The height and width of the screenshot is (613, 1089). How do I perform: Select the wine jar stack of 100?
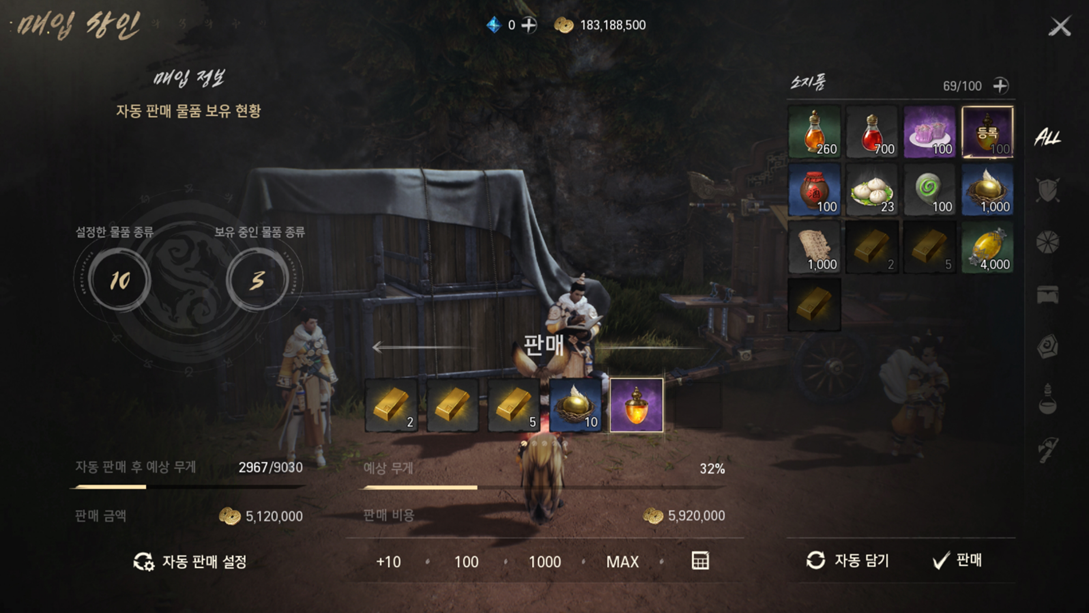[x=814, y=190]
